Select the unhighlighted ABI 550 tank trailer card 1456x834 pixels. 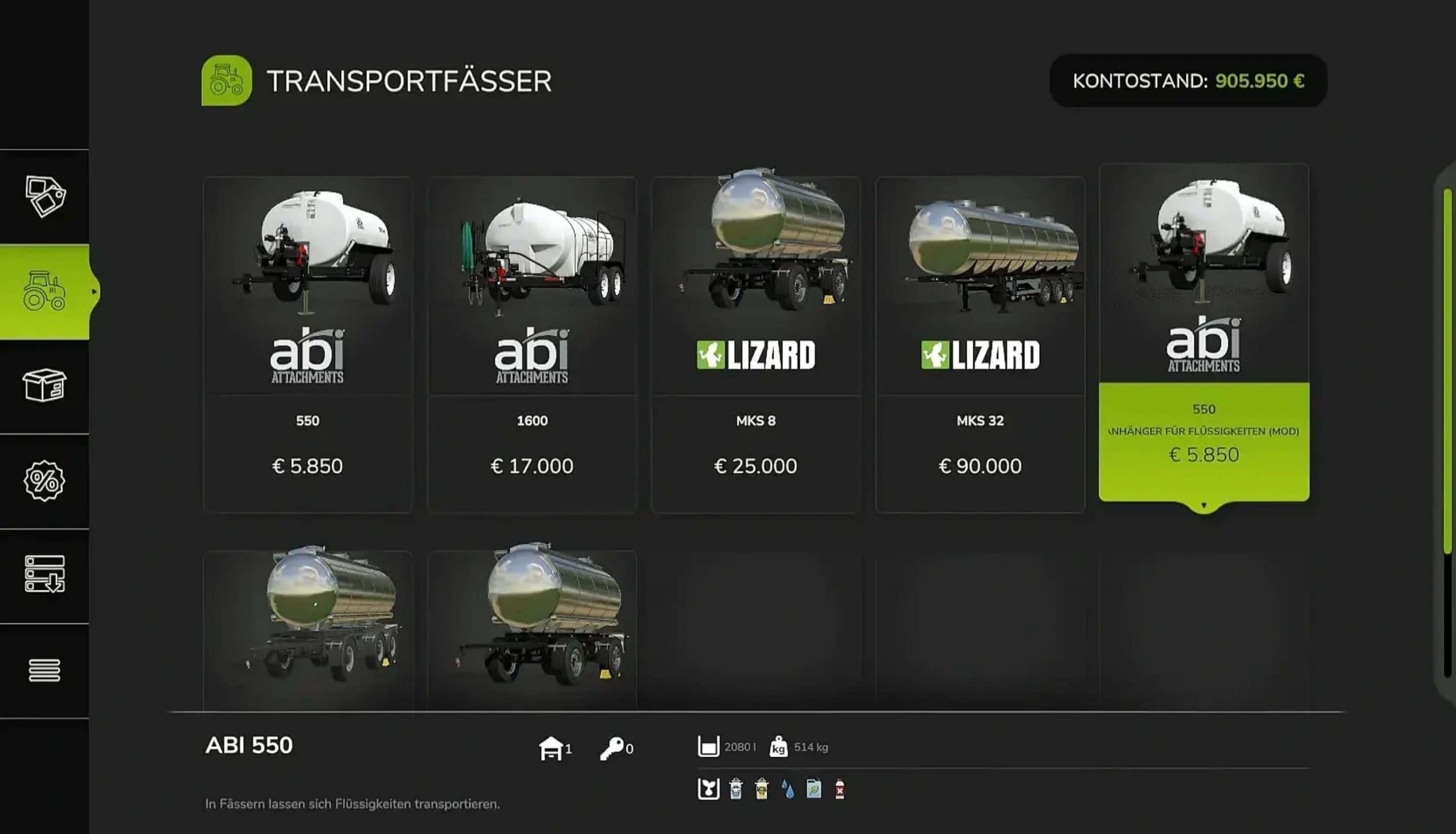point(308,344)
